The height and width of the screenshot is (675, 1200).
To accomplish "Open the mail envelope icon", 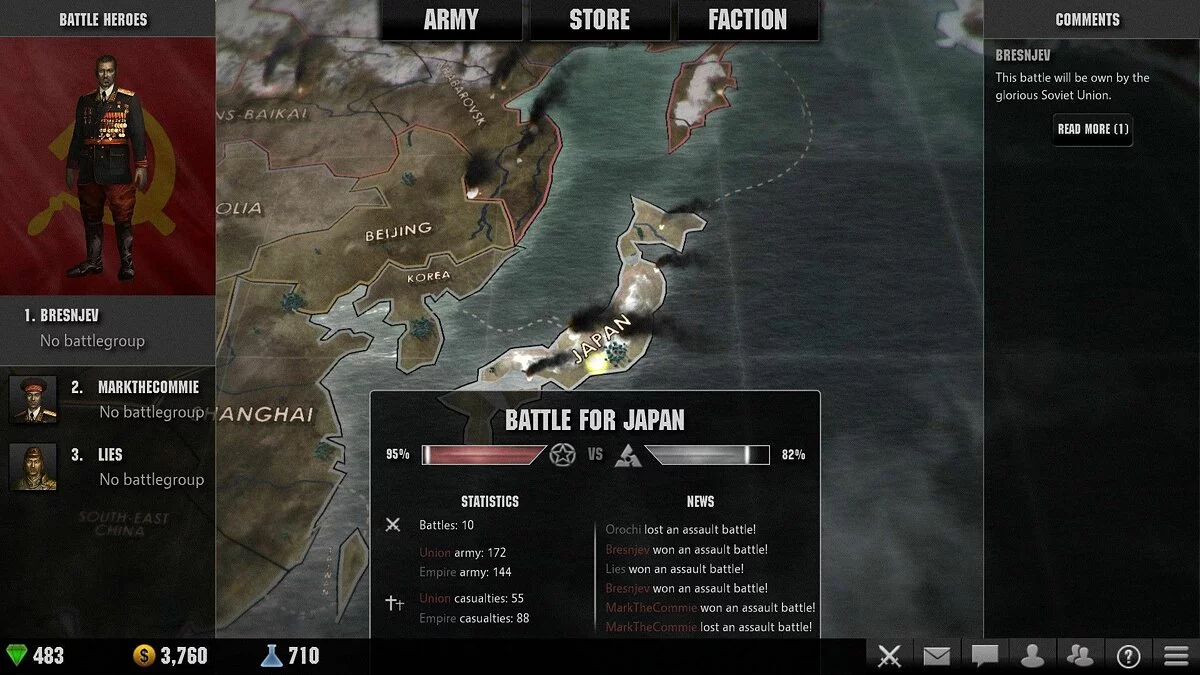I will [x=936, y=656].
